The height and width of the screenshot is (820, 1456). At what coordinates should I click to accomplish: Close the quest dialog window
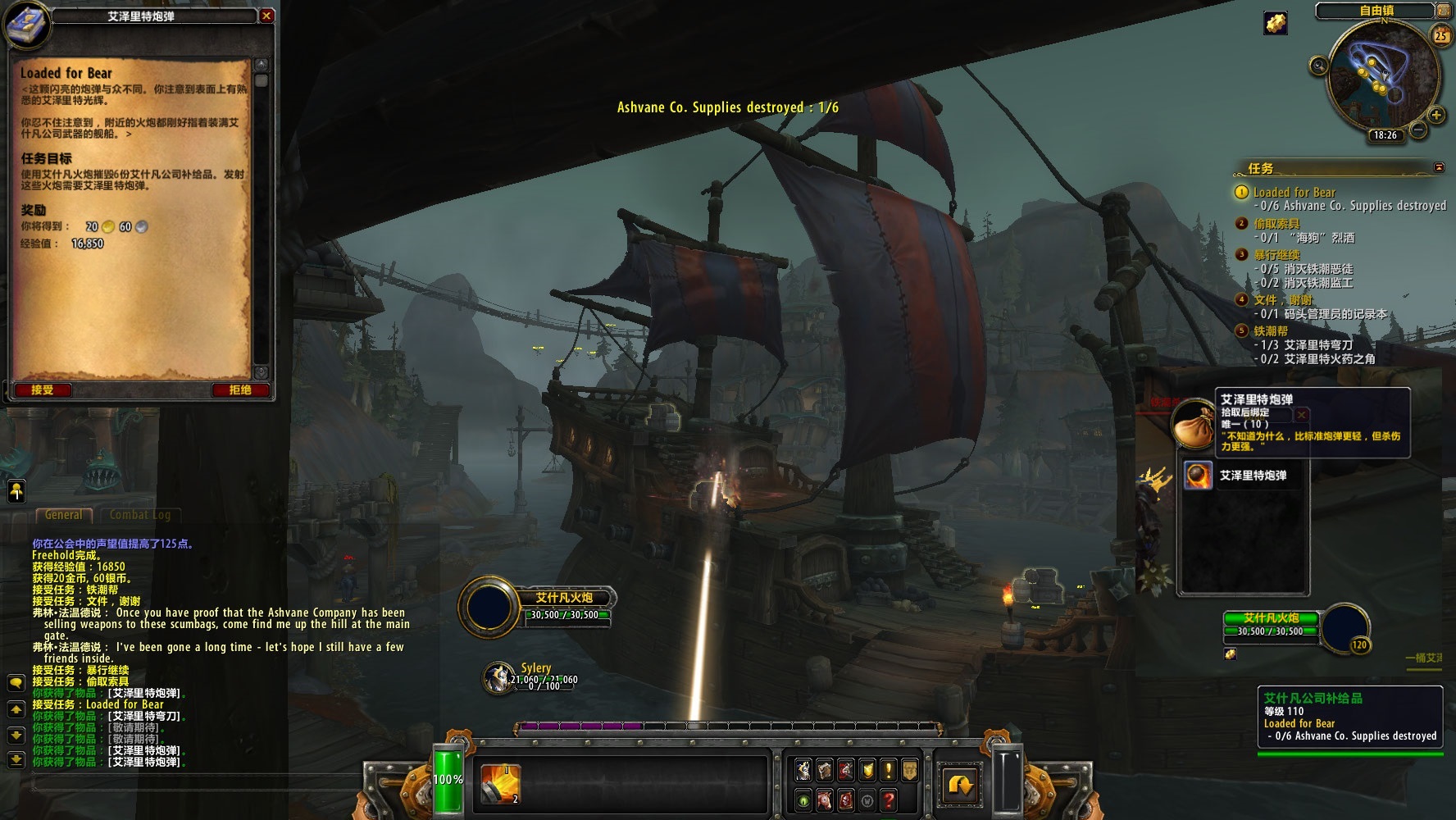point(266,16)
